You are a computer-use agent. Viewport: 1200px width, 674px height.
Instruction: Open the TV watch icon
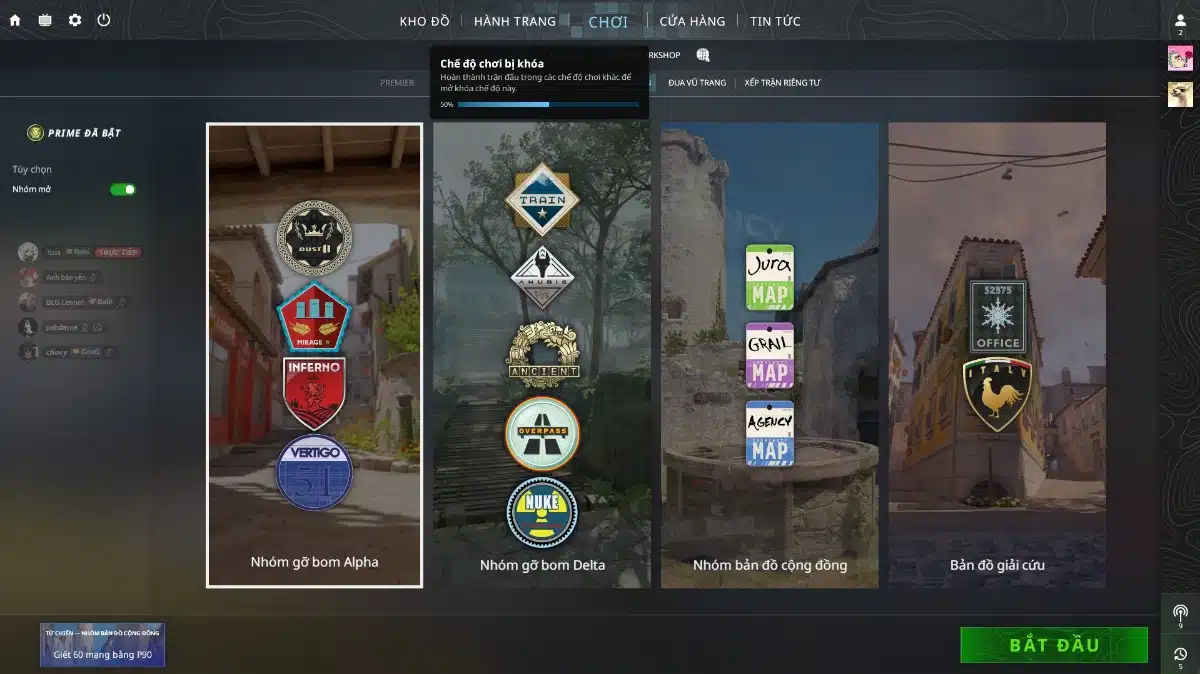(x=45, y=20)
